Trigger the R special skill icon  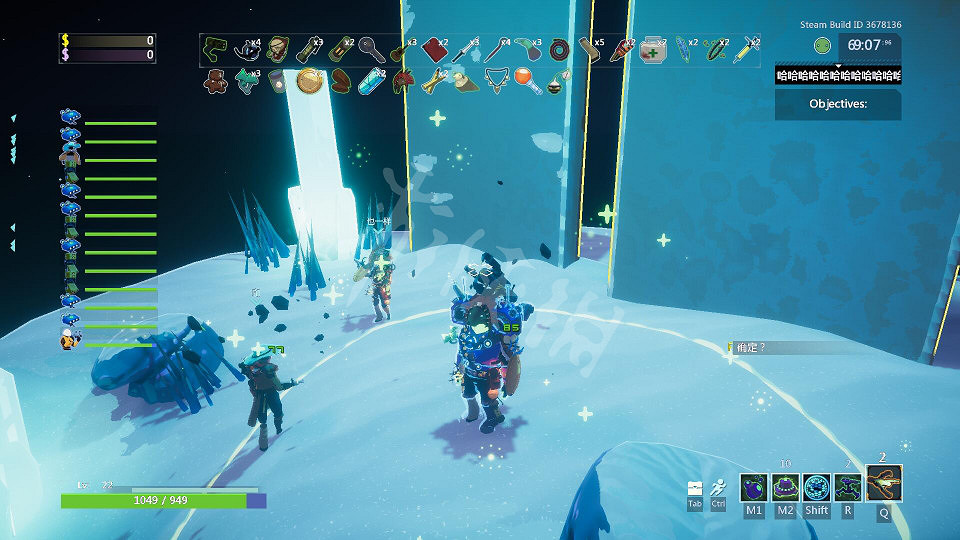(848, 487)
